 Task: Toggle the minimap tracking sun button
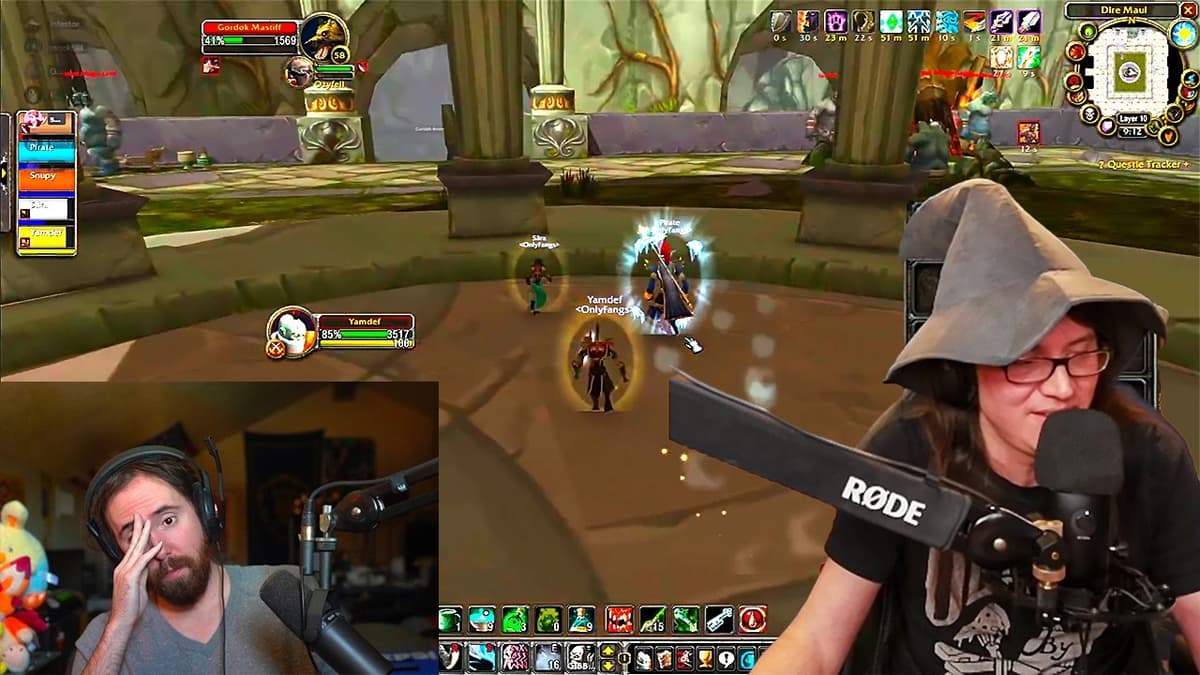pyautogui.click(x=1182, y=33)
